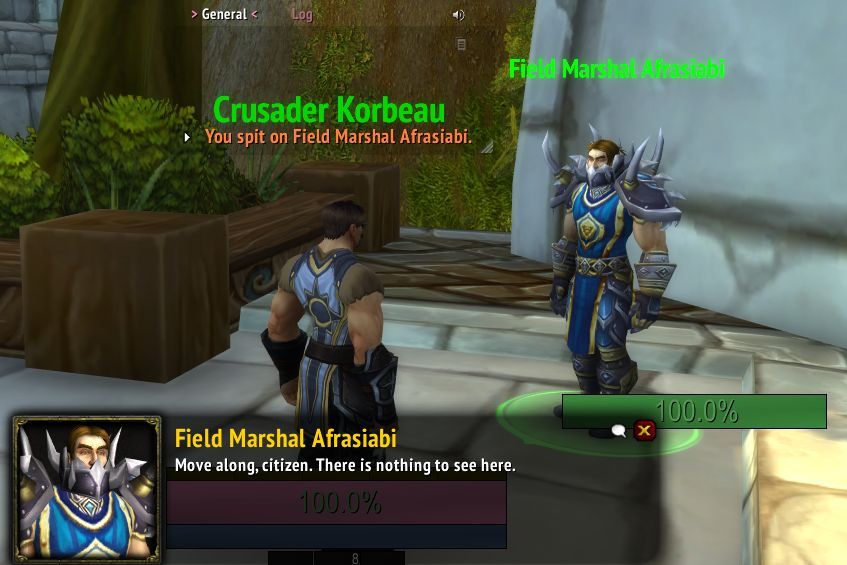The height and width of the screenshot is (565, 847).
Task: Open the chat list menu icon
Action: coord(461,44)
